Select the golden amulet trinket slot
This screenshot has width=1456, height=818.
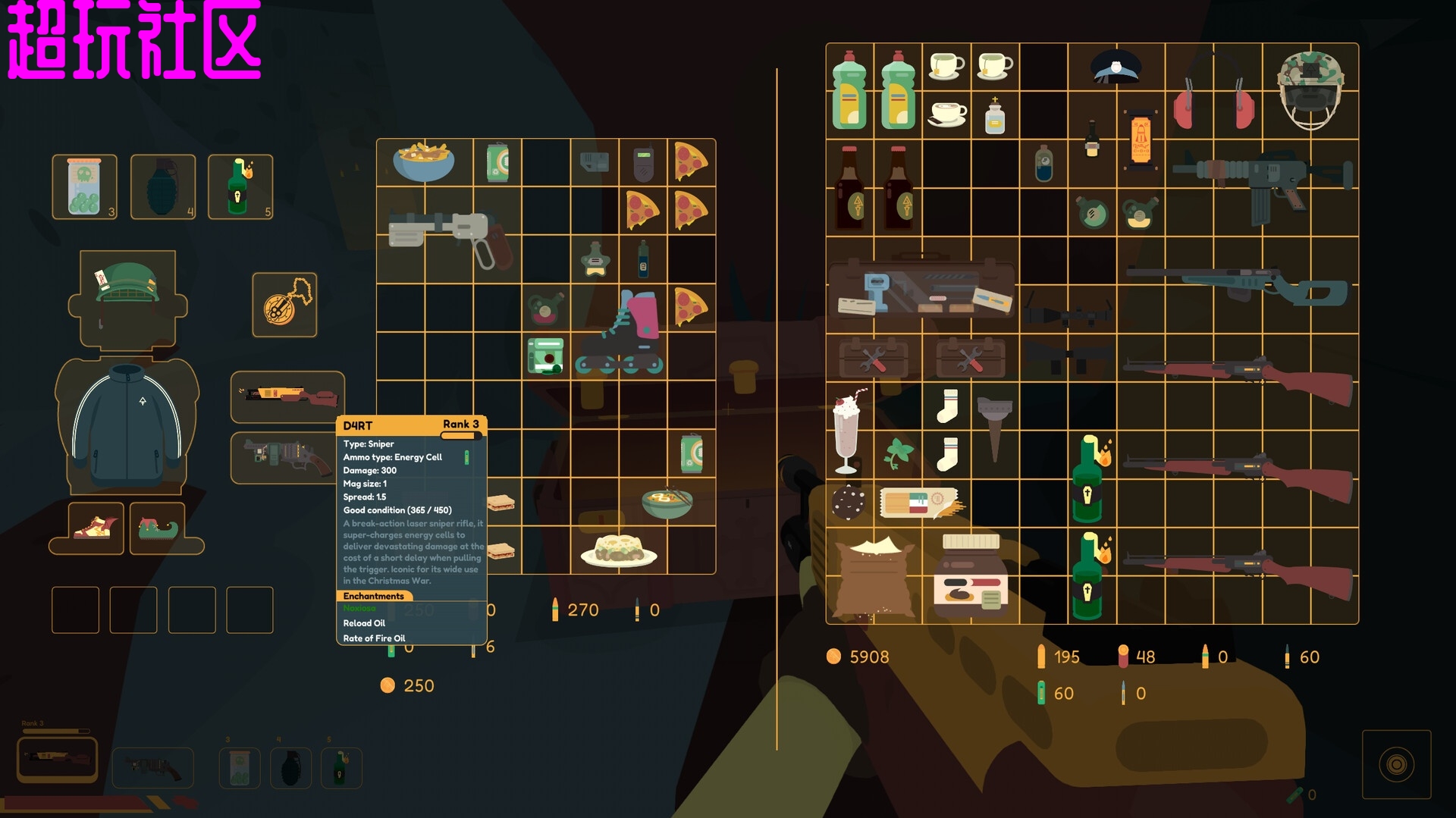click(284, 305)
